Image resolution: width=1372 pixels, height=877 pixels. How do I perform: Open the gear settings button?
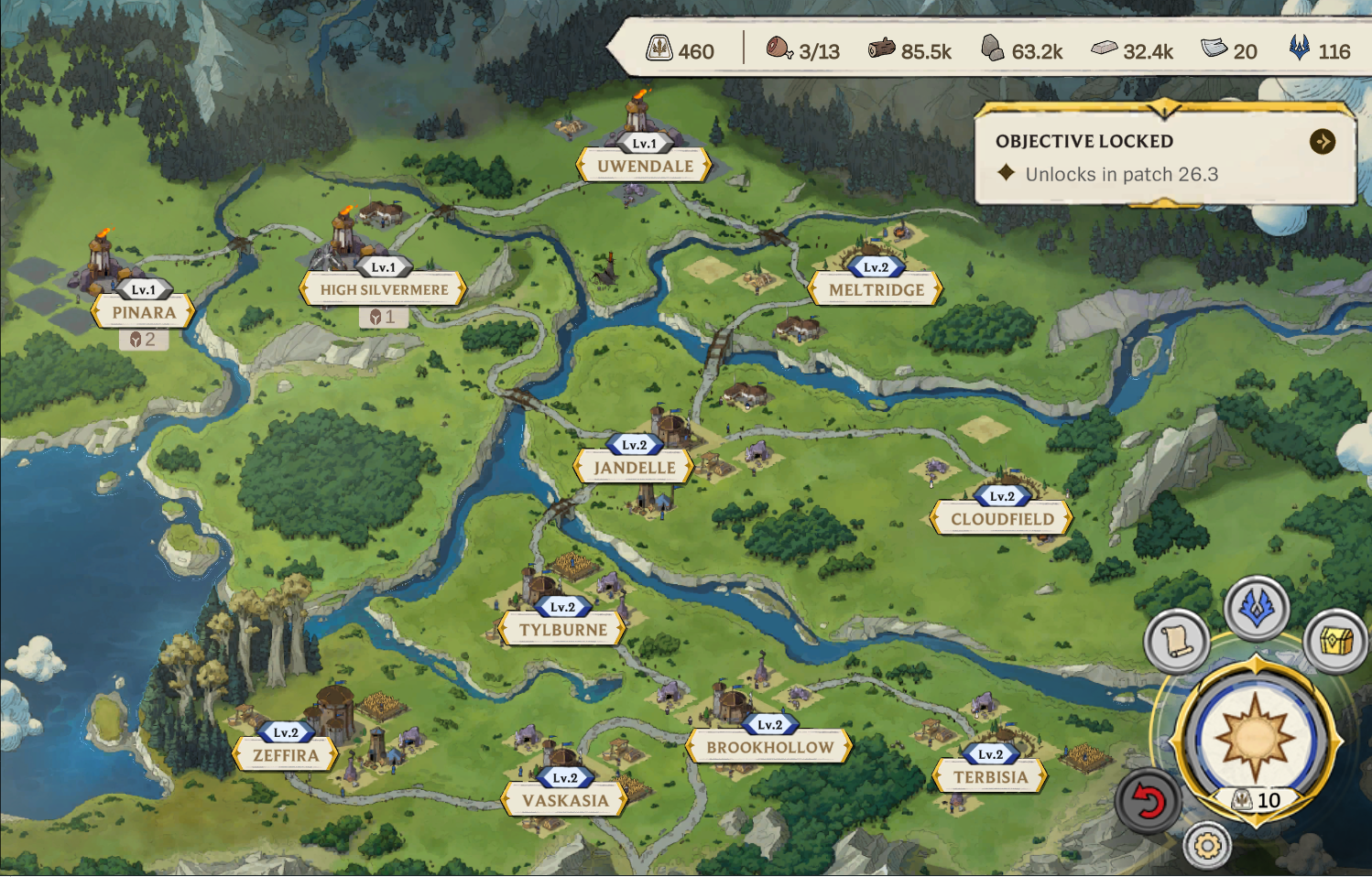pos(1207,846)
